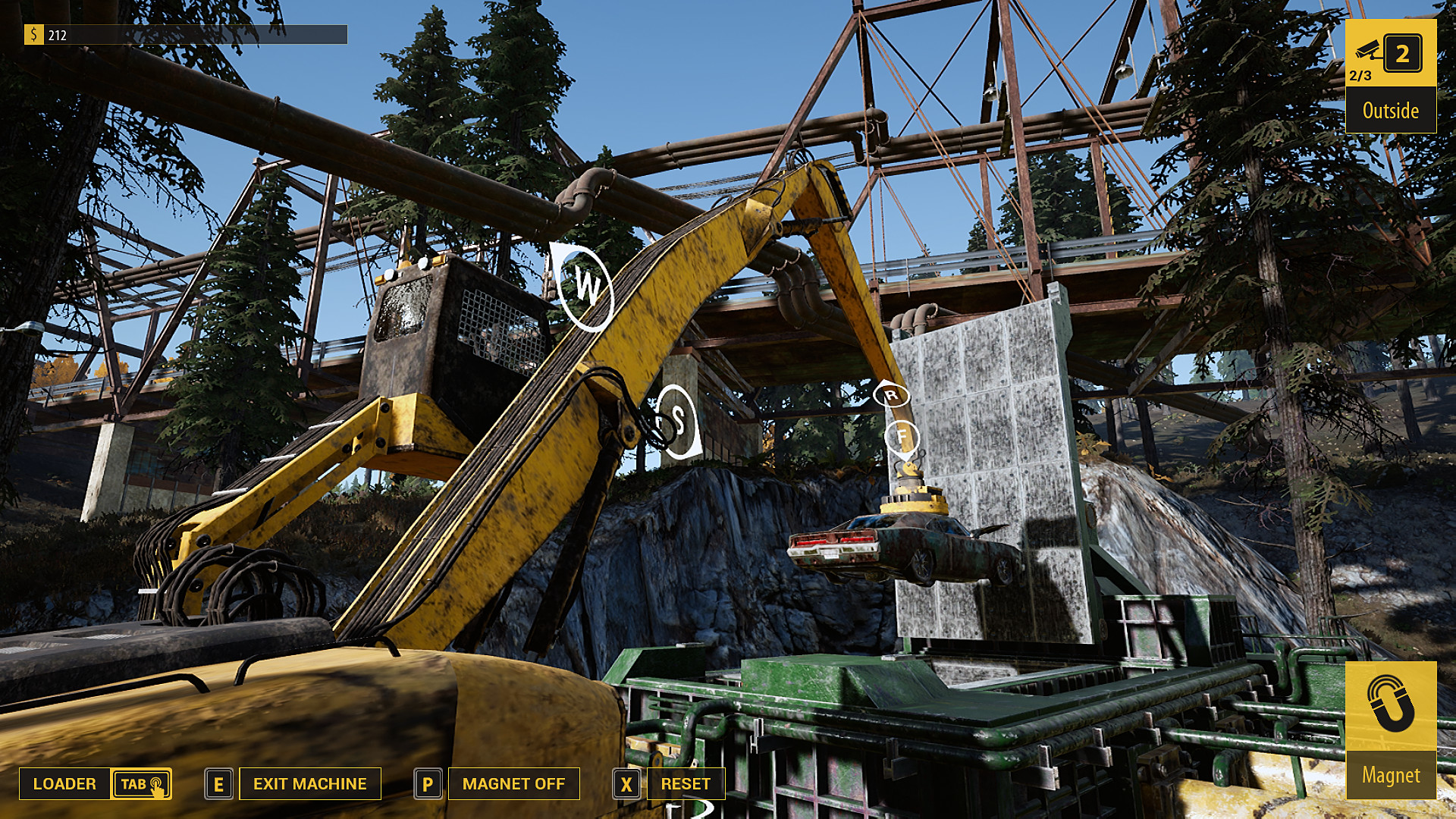The height and width of the screenshot is (819, 1456).
Task: Click the X key icon beside RESET
Action: (626, 783)
